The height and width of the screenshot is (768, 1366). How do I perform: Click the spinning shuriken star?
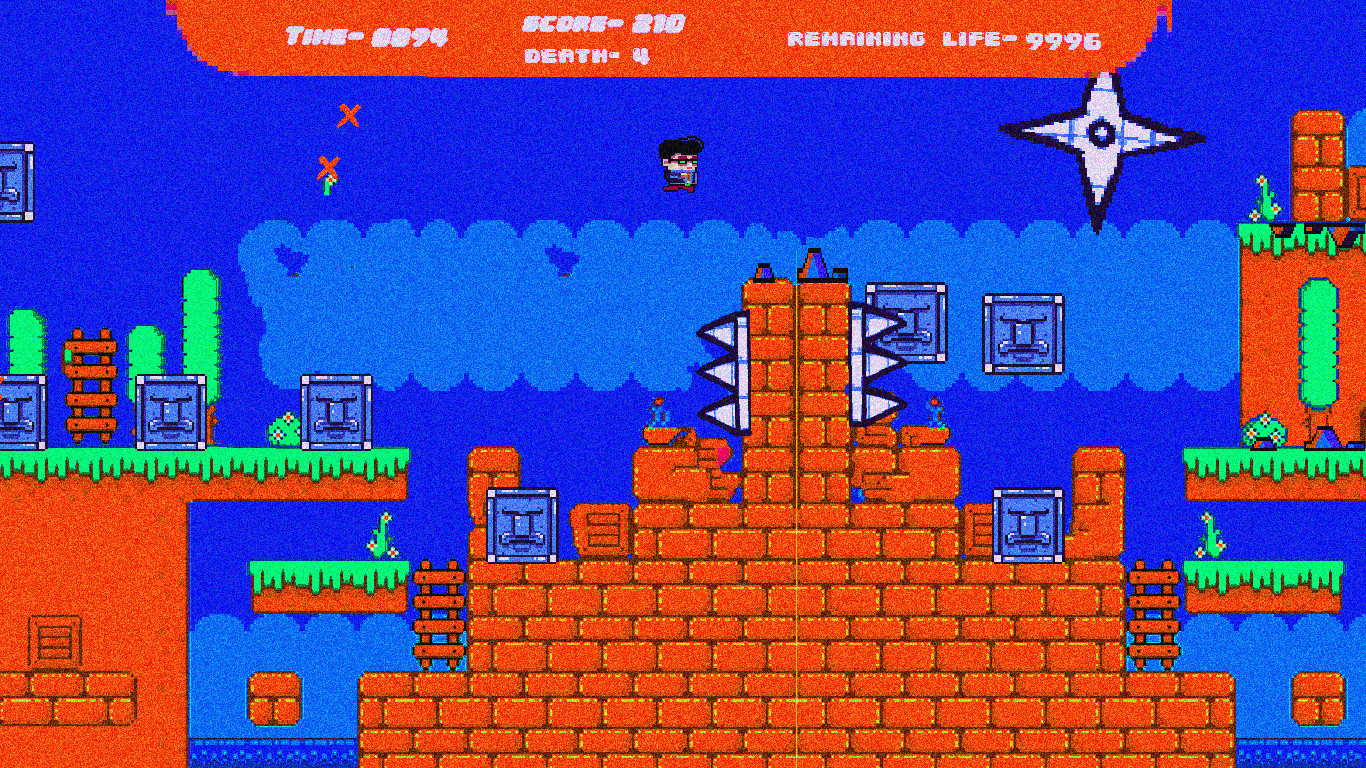tap(1100, 130)
